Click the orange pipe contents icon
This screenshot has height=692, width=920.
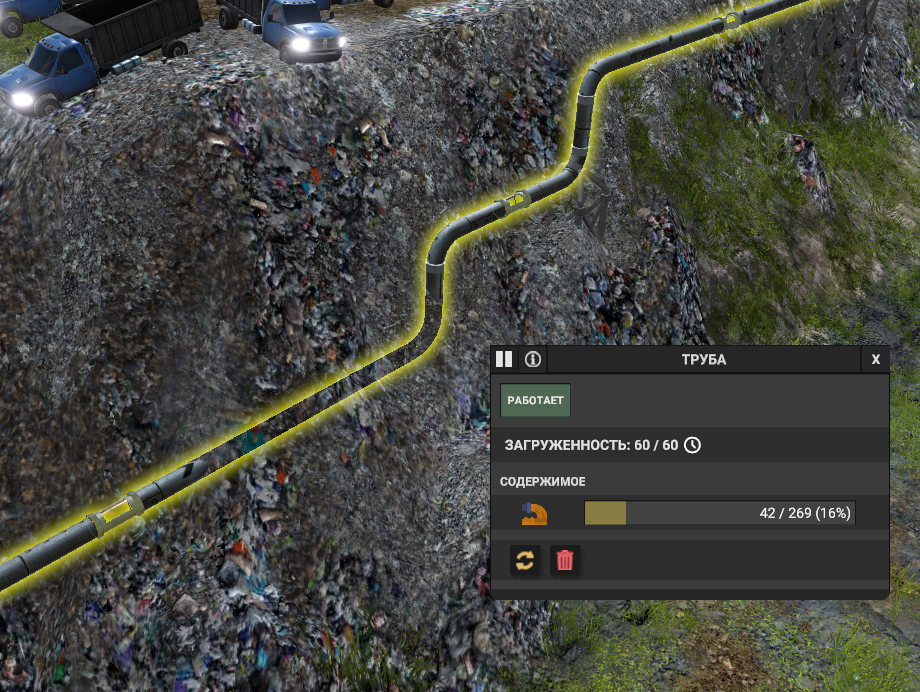(534, 514)
